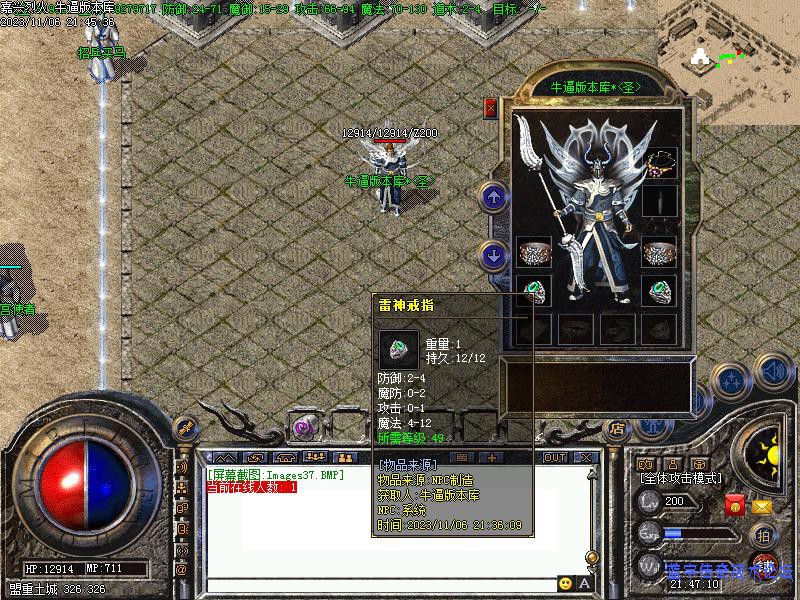Click the down arrow beside equipment panel
The height and width of the screenshot is (600, 800).
click(492, 255)
